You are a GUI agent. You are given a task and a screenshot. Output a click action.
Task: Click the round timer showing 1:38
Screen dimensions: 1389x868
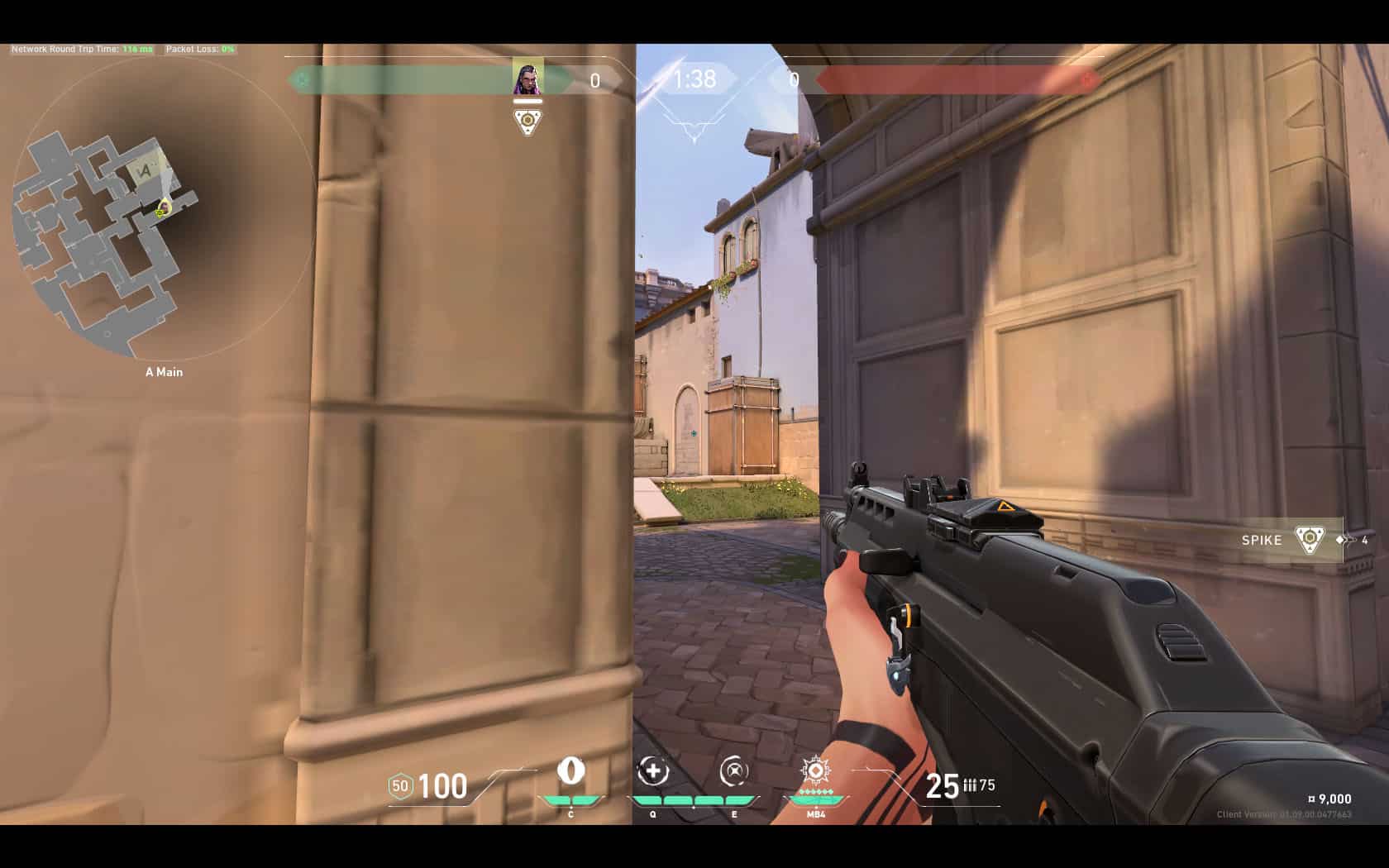[x=693, y=79]
